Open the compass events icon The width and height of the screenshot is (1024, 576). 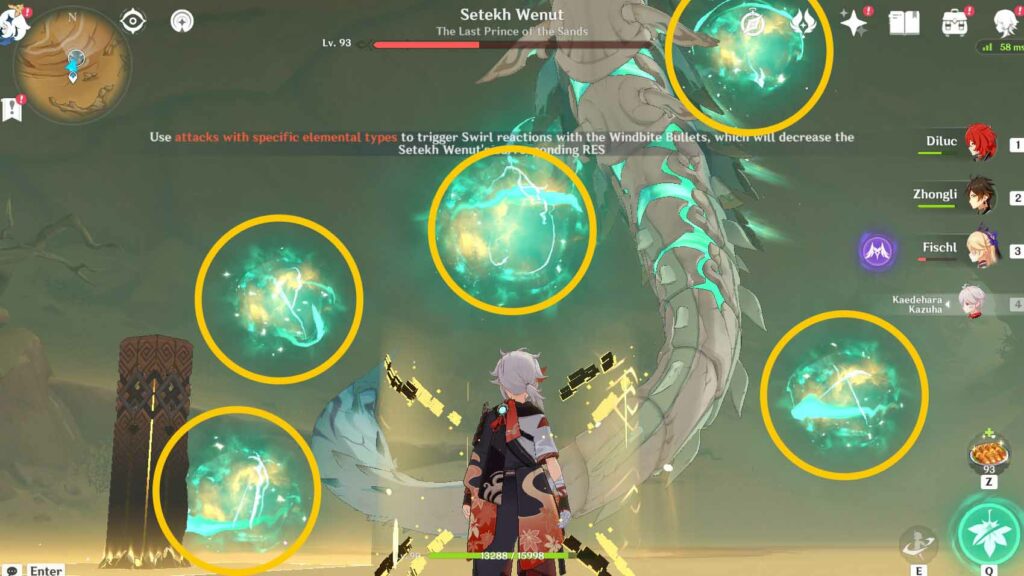coord(754,22)
